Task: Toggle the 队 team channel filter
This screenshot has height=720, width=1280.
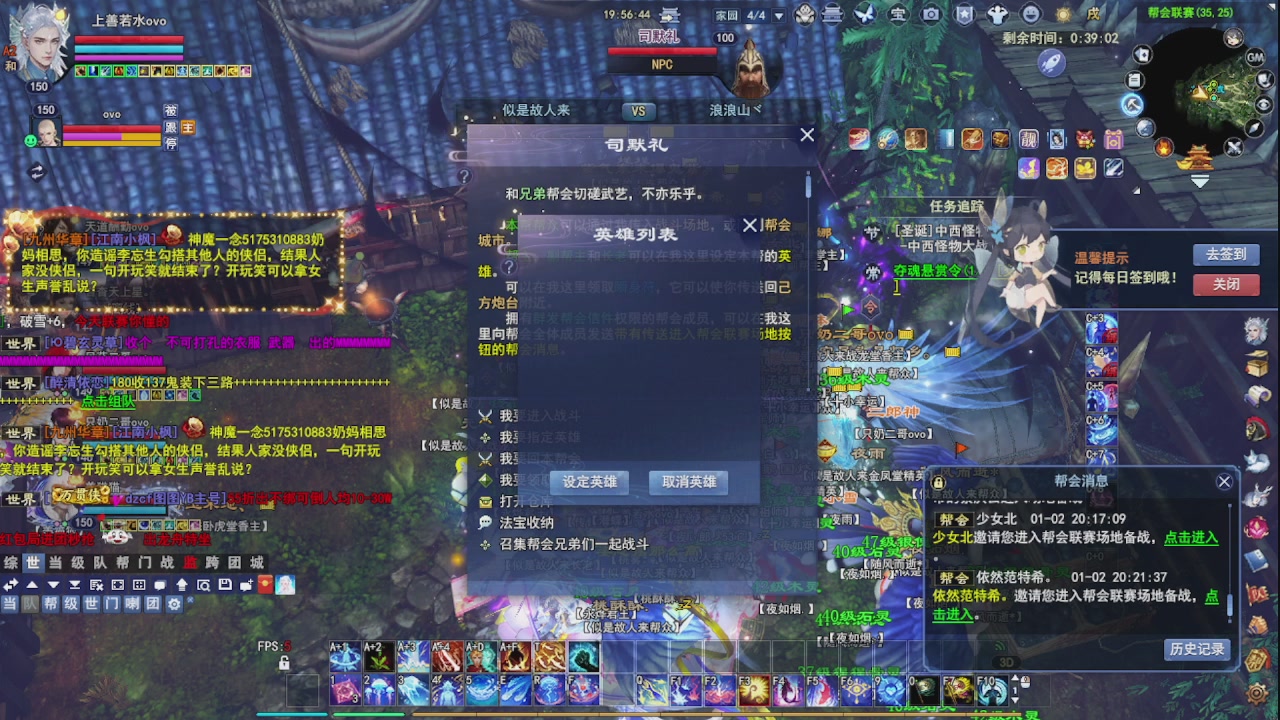Action: coord(28,603)
